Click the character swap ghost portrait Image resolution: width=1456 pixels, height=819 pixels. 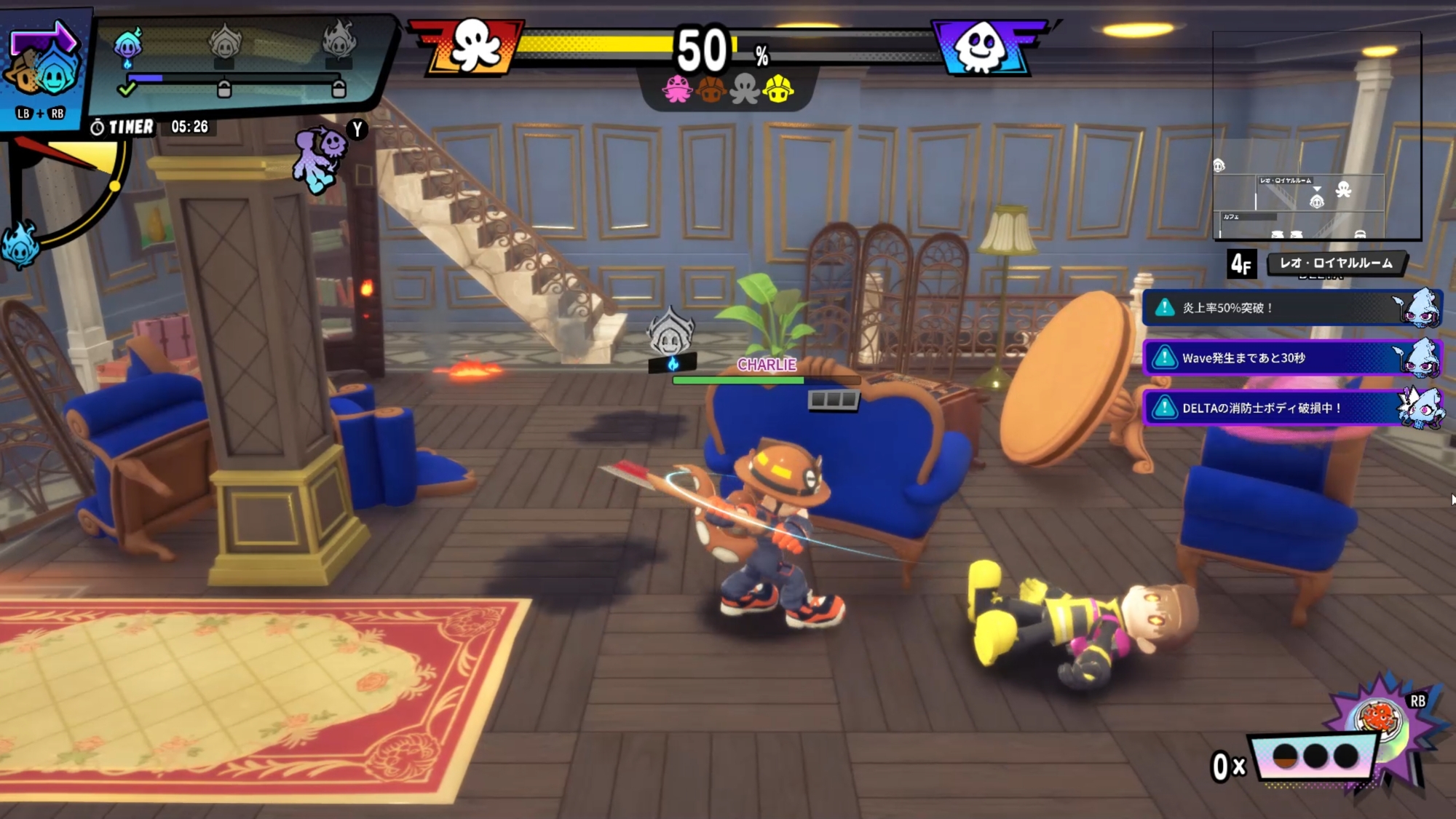click(42, 69)
